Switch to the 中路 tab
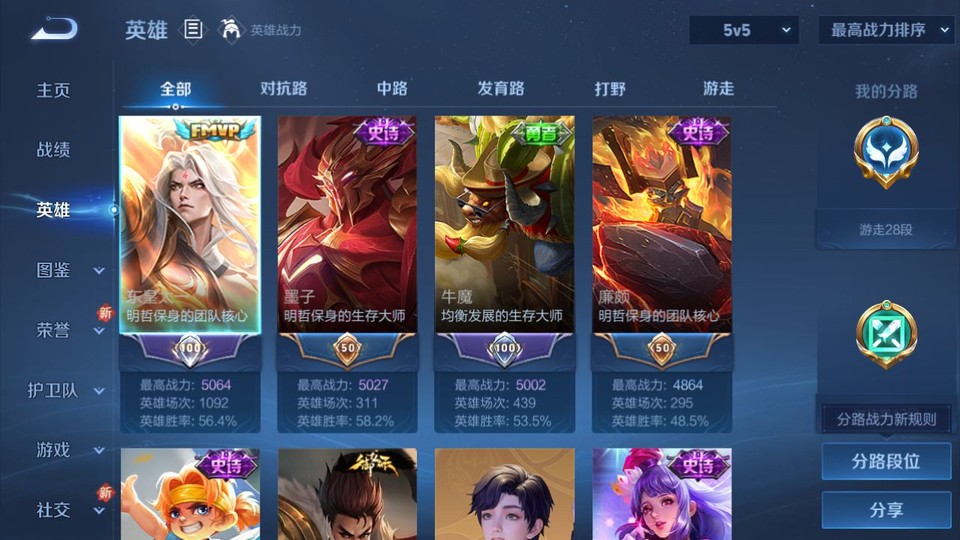This screenshot has width=960, height=540. click(x=392, y=89)
